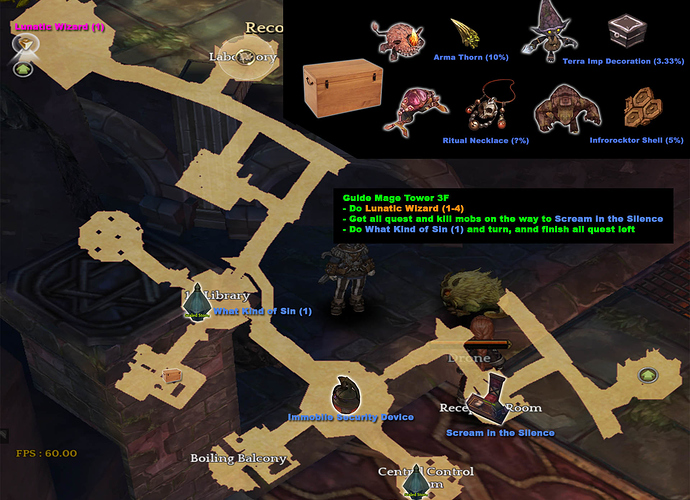Select the small treasure chest map marker
Viewport: 690px width, 500px height.
(x=171, y=375)
